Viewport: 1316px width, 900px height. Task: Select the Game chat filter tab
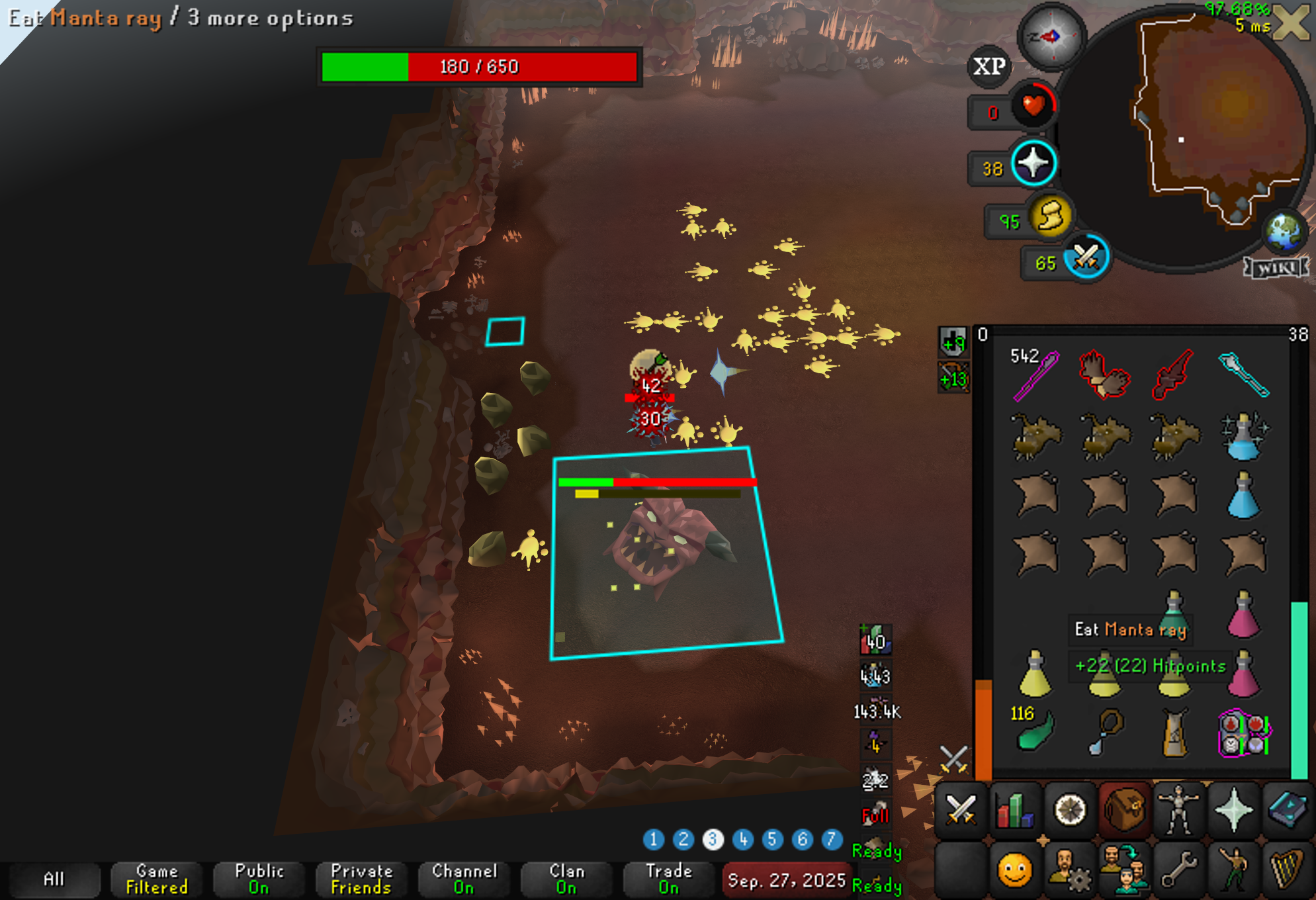pos(157,879)
